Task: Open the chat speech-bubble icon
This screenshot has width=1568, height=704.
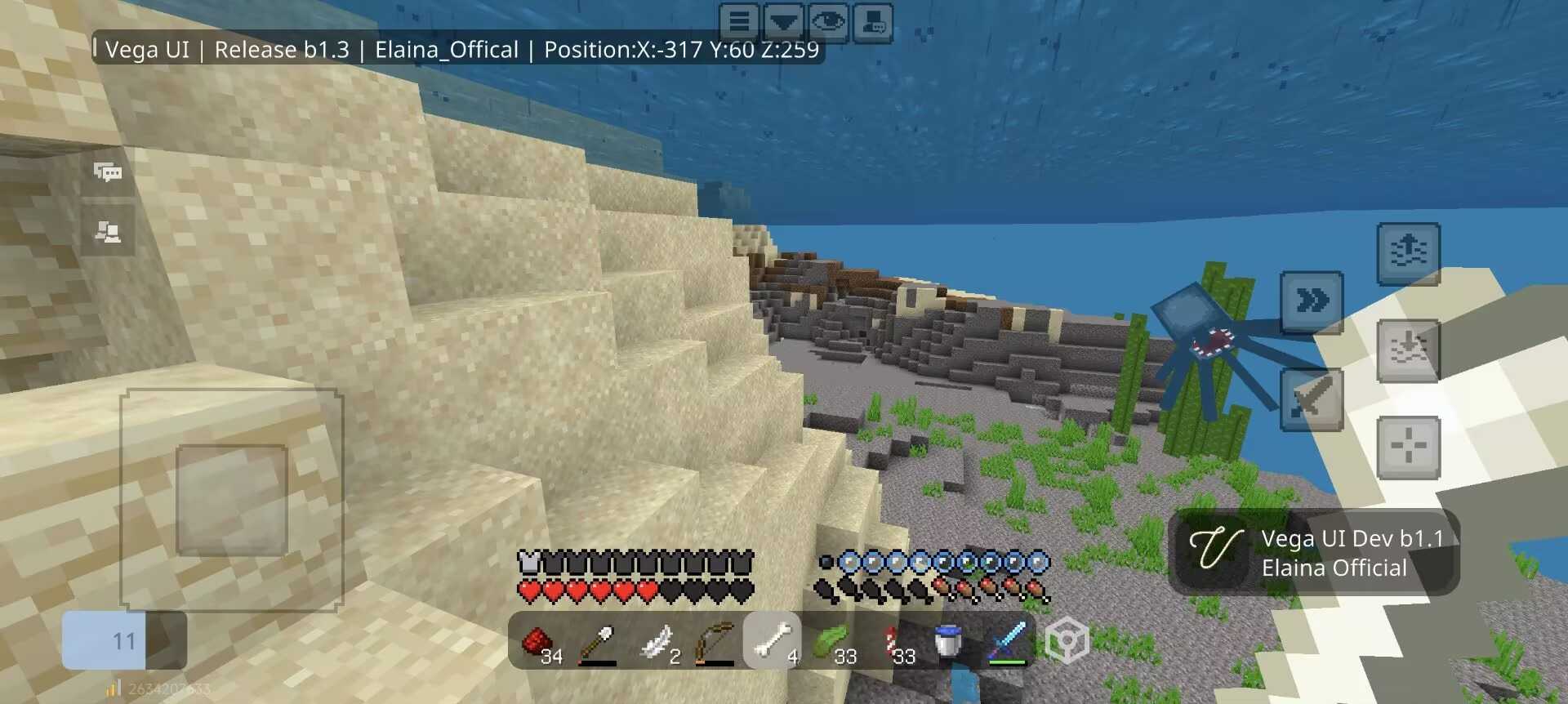Action: (108, 172)
